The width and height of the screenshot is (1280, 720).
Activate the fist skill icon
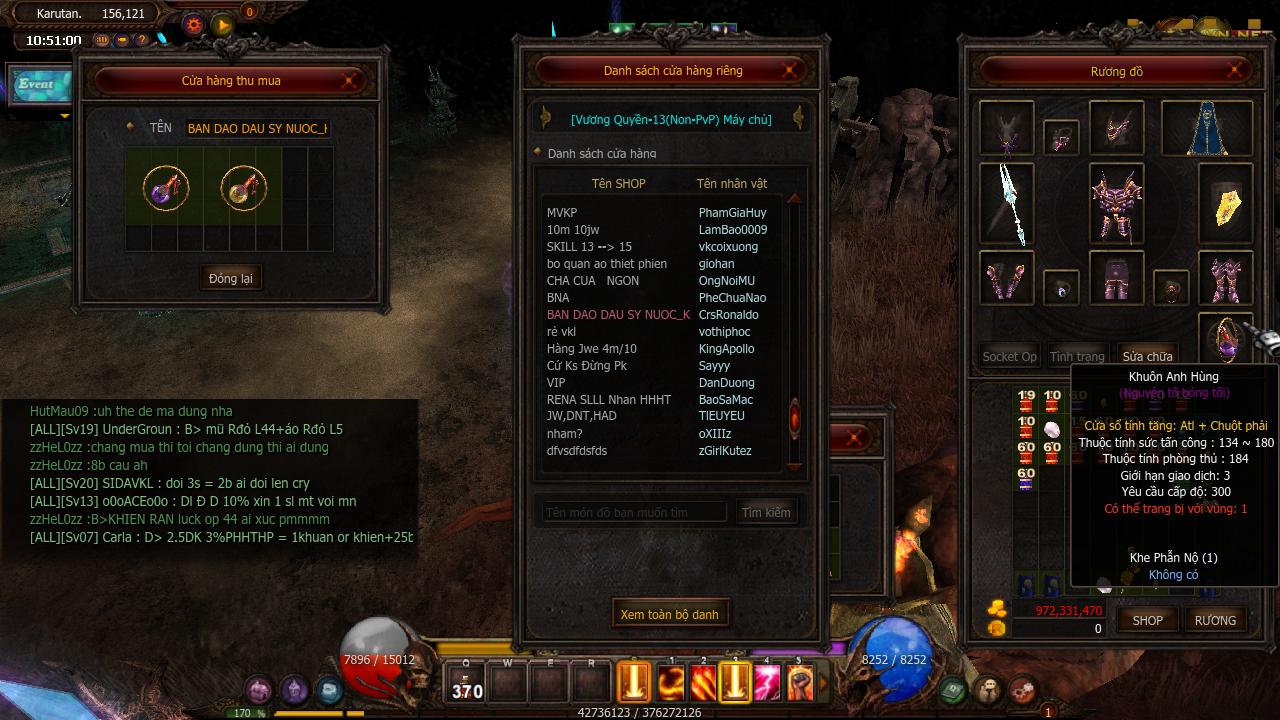799,683
